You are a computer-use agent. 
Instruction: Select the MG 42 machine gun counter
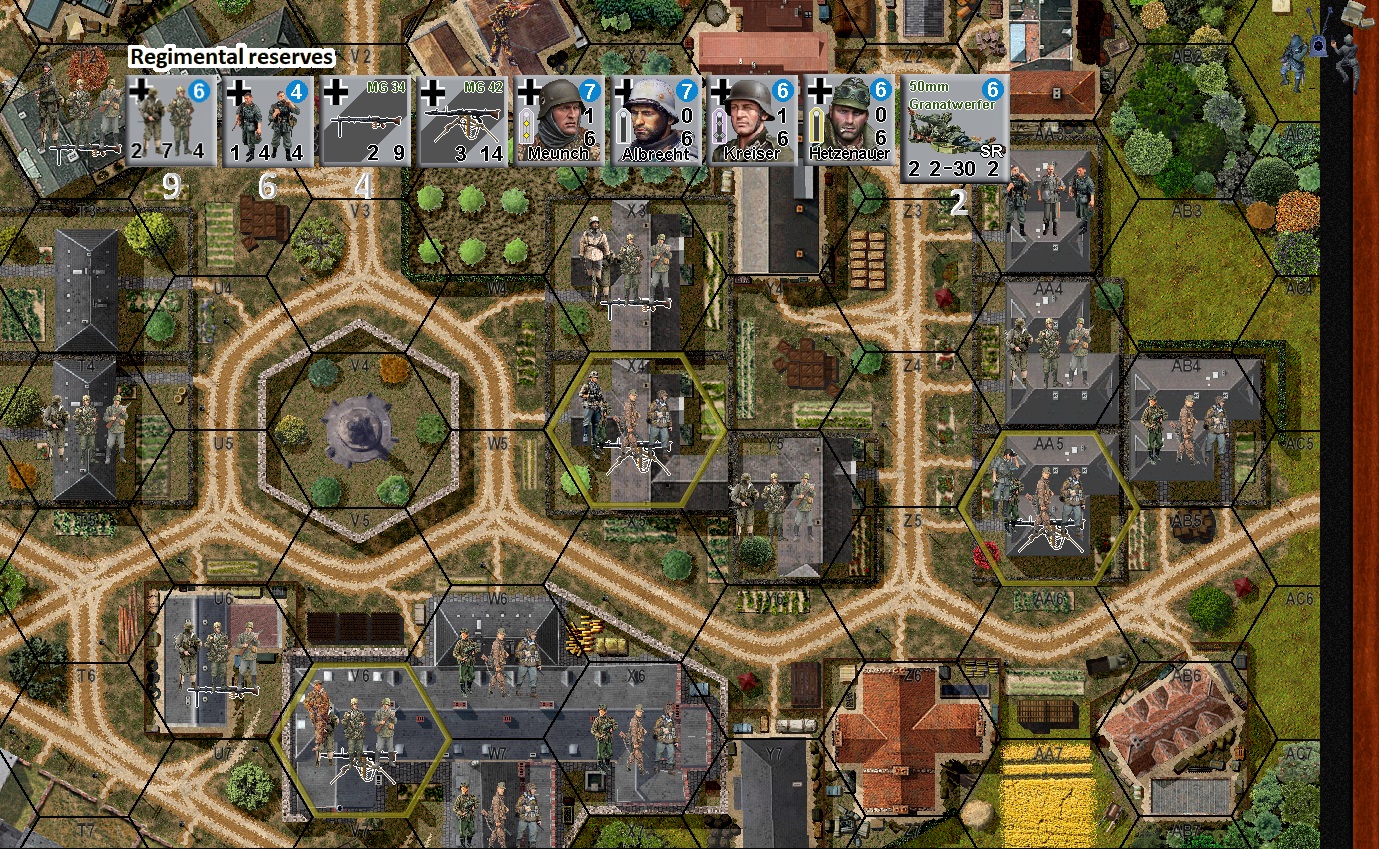pos(463,121)
